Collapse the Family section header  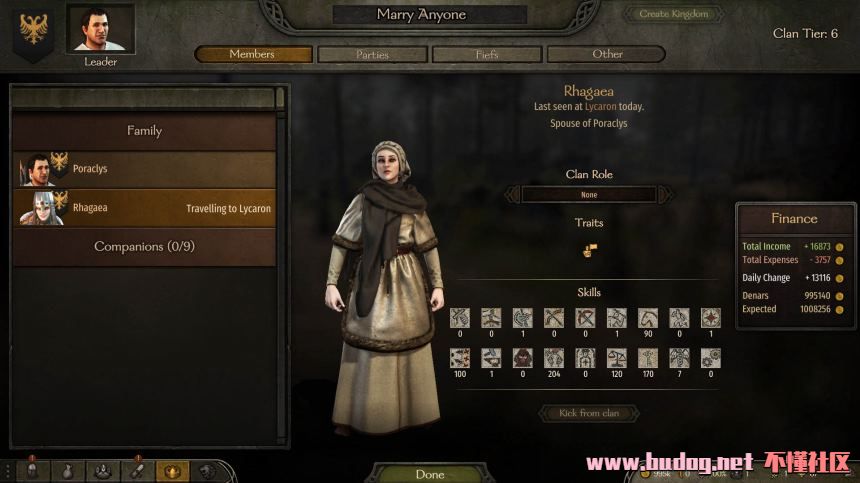point(144,131)
